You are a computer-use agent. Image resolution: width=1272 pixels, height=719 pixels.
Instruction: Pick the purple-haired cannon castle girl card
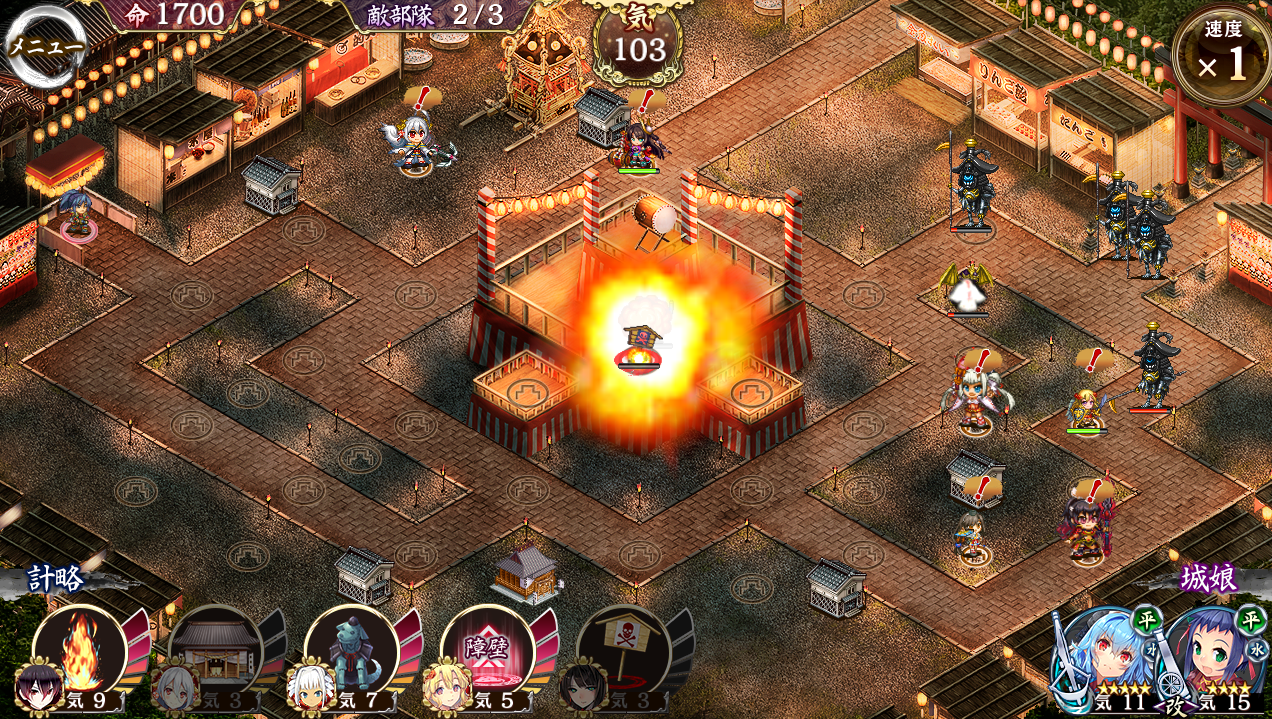[1214, 660]
